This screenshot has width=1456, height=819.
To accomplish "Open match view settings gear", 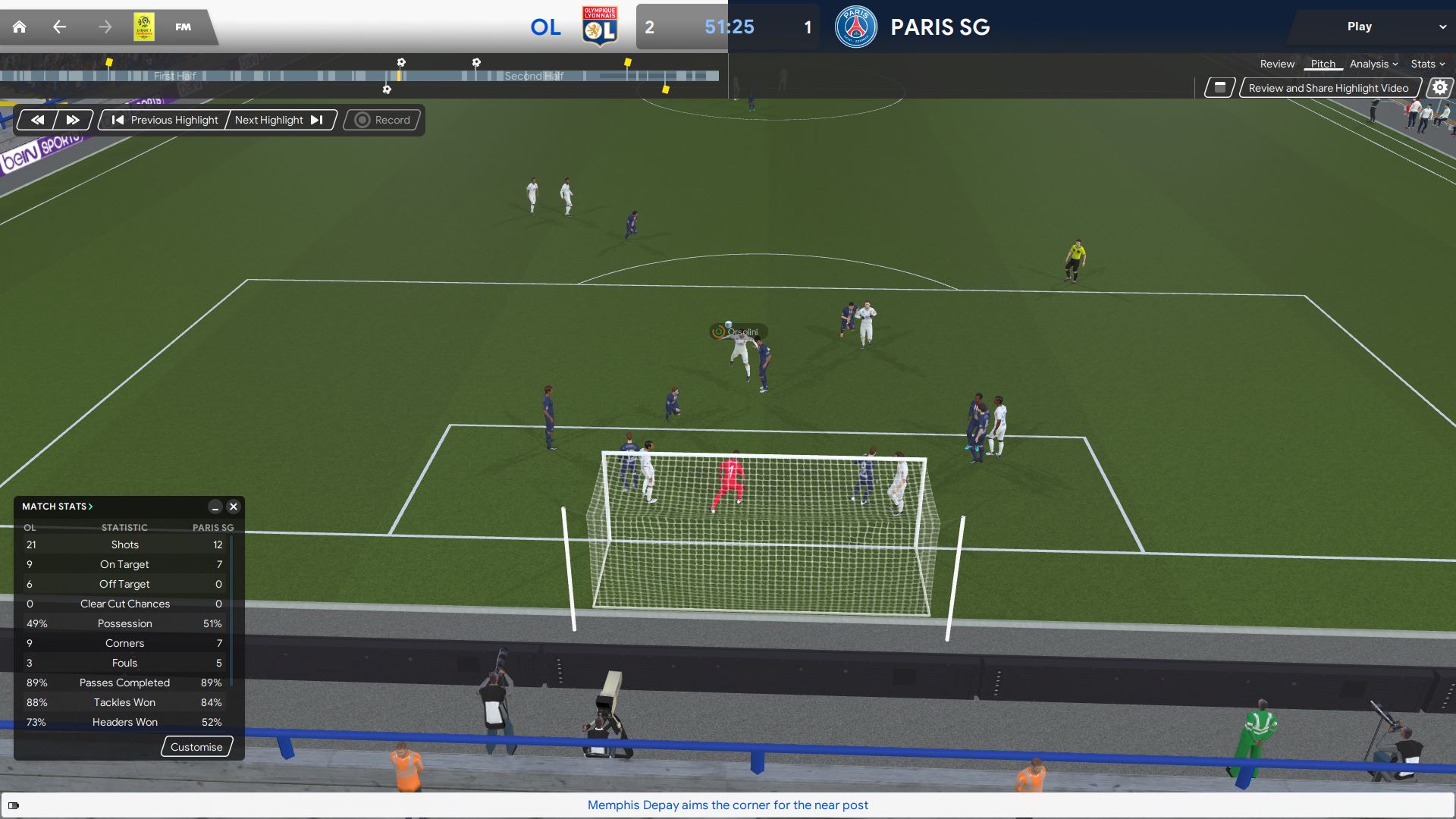I will 1439,88.
